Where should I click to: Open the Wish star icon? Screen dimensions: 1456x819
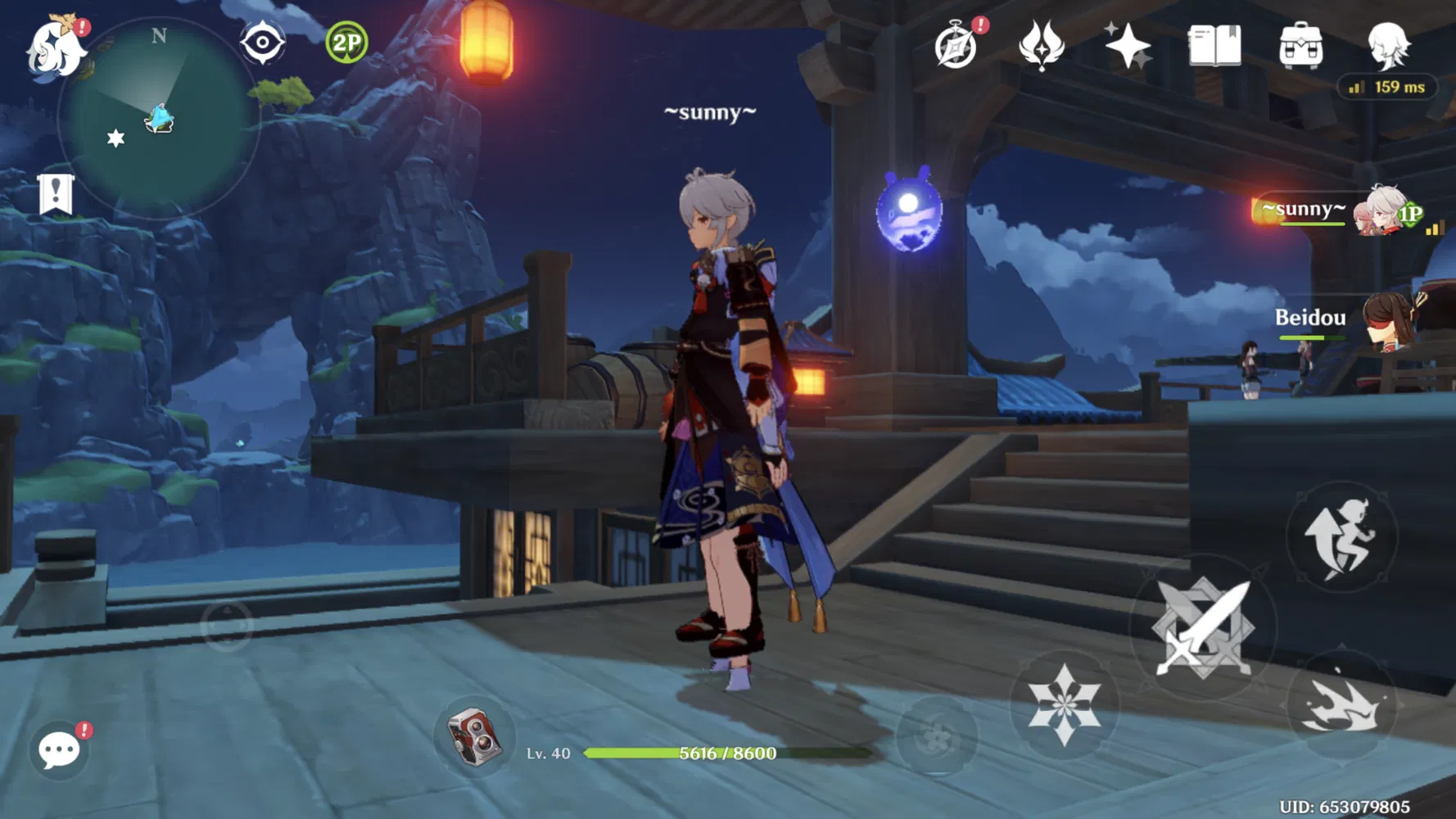pyautogui.click(x=1126, y=47)
